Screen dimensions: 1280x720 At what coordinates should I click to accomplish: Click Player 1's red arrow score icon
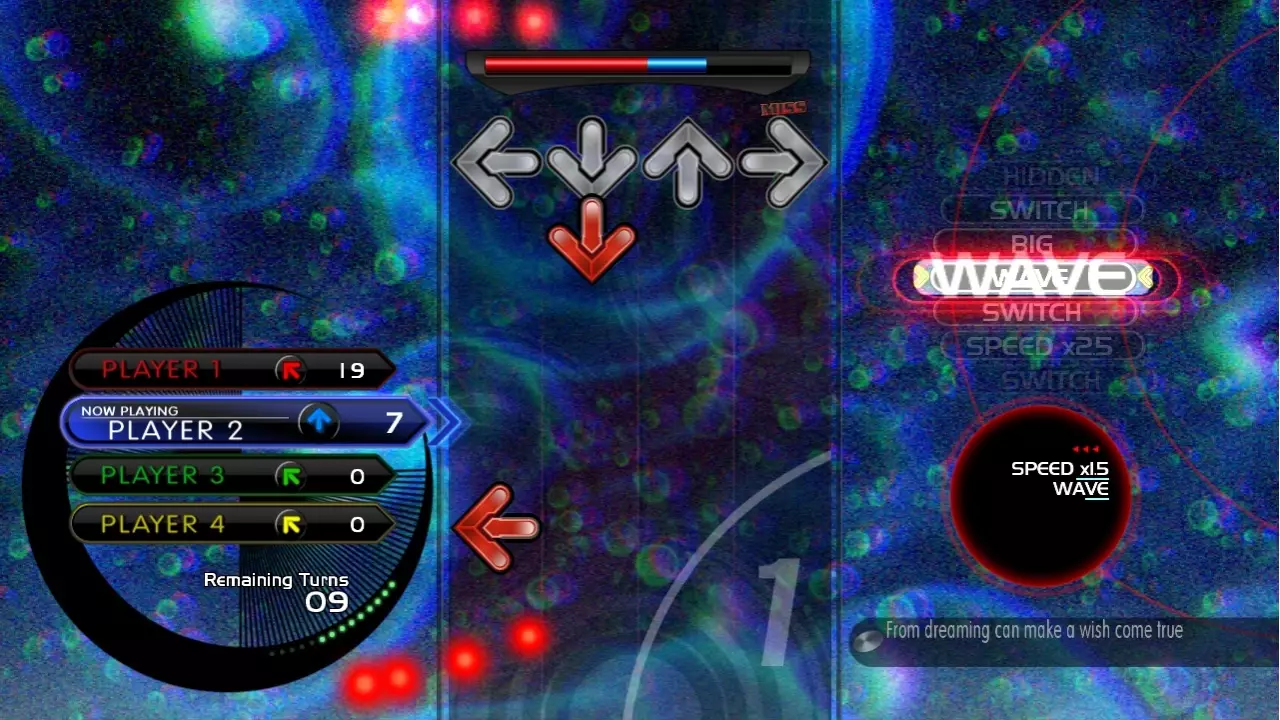290,368
